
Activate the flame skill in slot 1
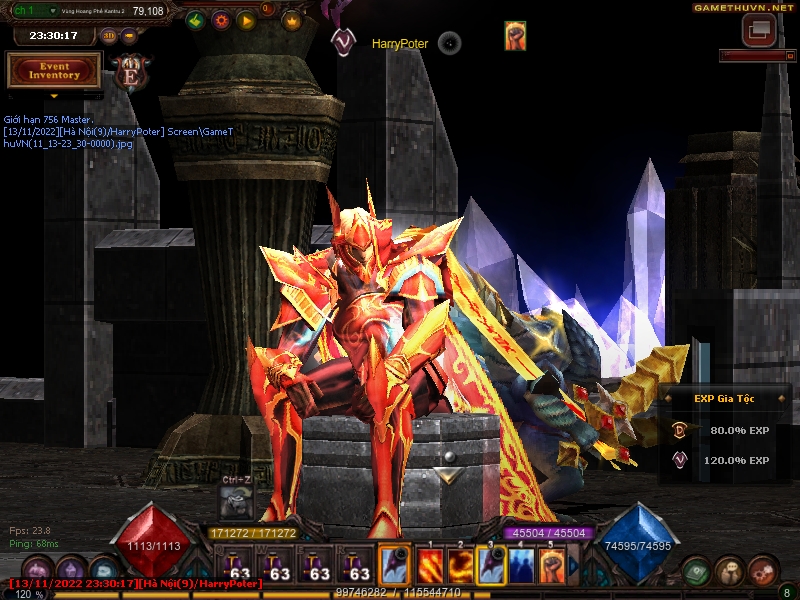click(x=431, y=567)
